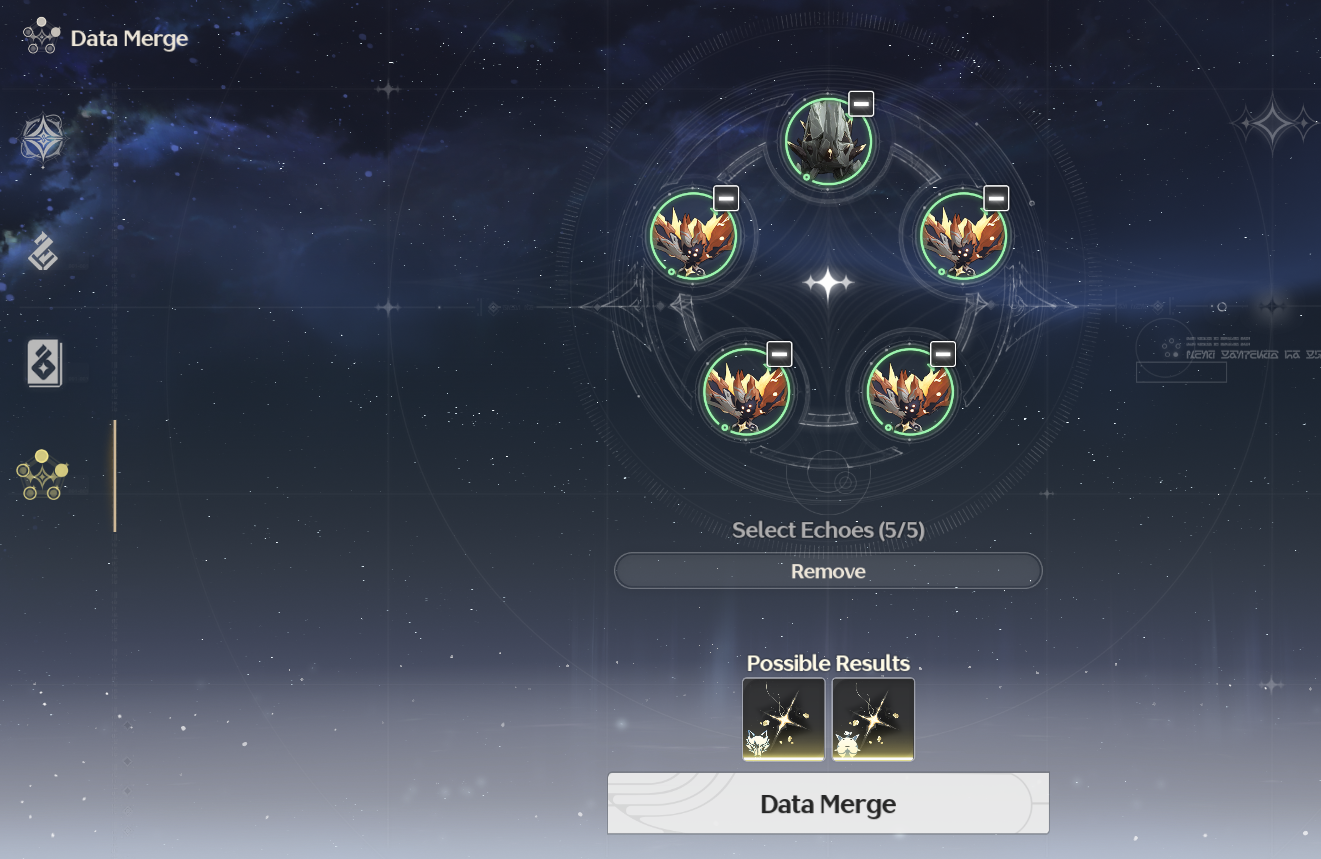
Task: Click the upper-right fiery echo icon
Action: [x=963, y=240]
